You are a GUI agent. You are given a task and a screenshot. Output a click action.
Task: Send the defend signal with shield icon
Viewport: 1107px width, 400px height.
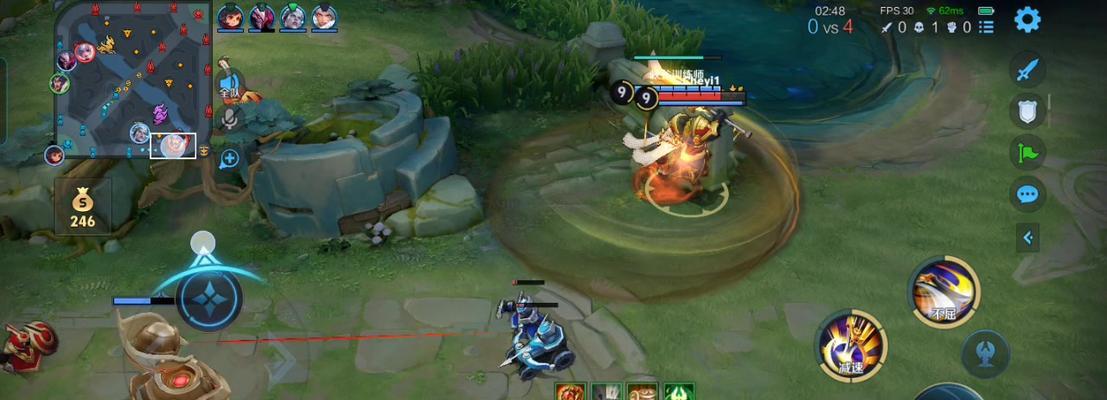coord(1027,110)
